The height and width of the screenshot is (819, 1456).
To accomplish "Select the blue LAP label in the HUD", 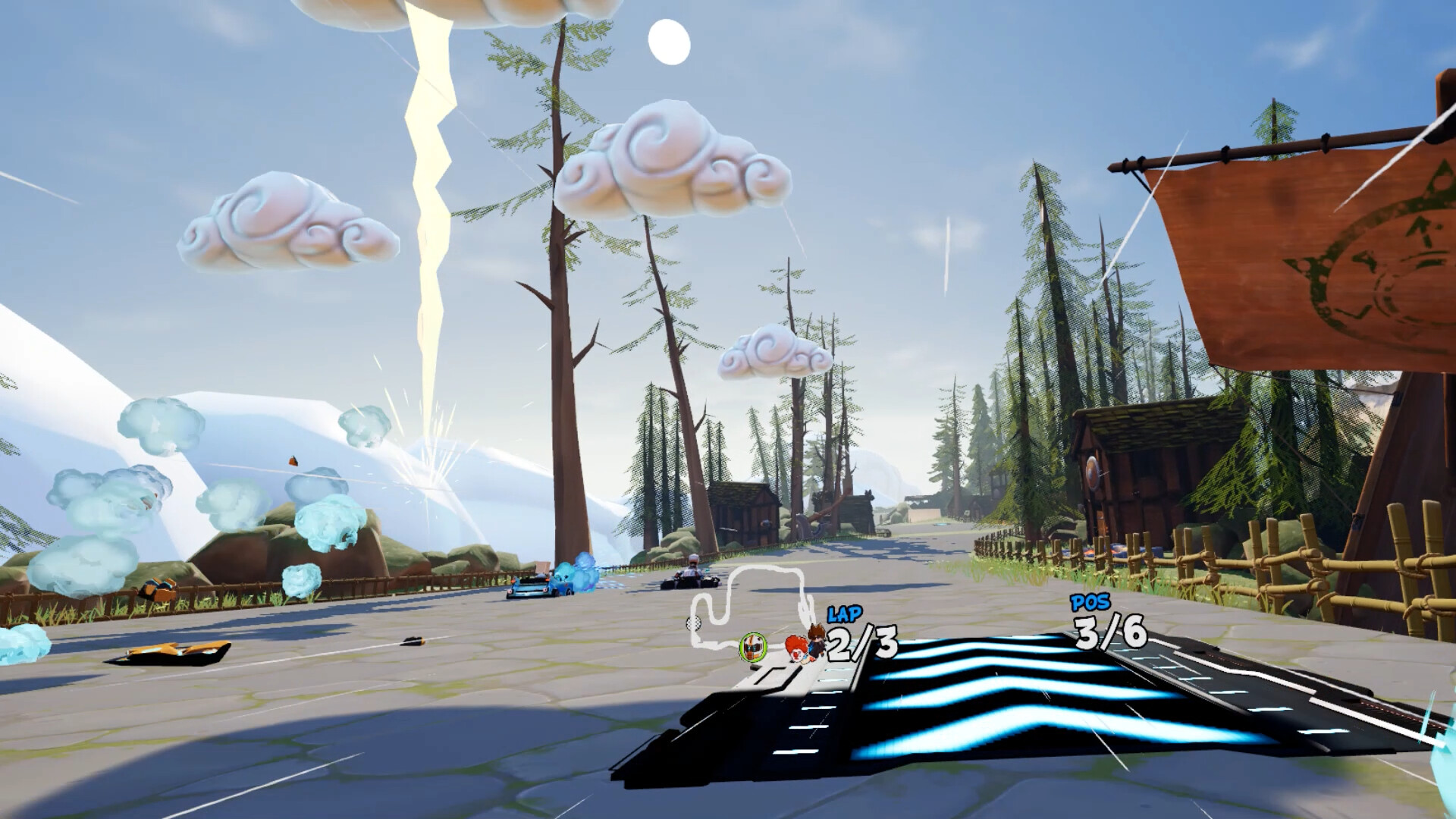I will point(844,613).
